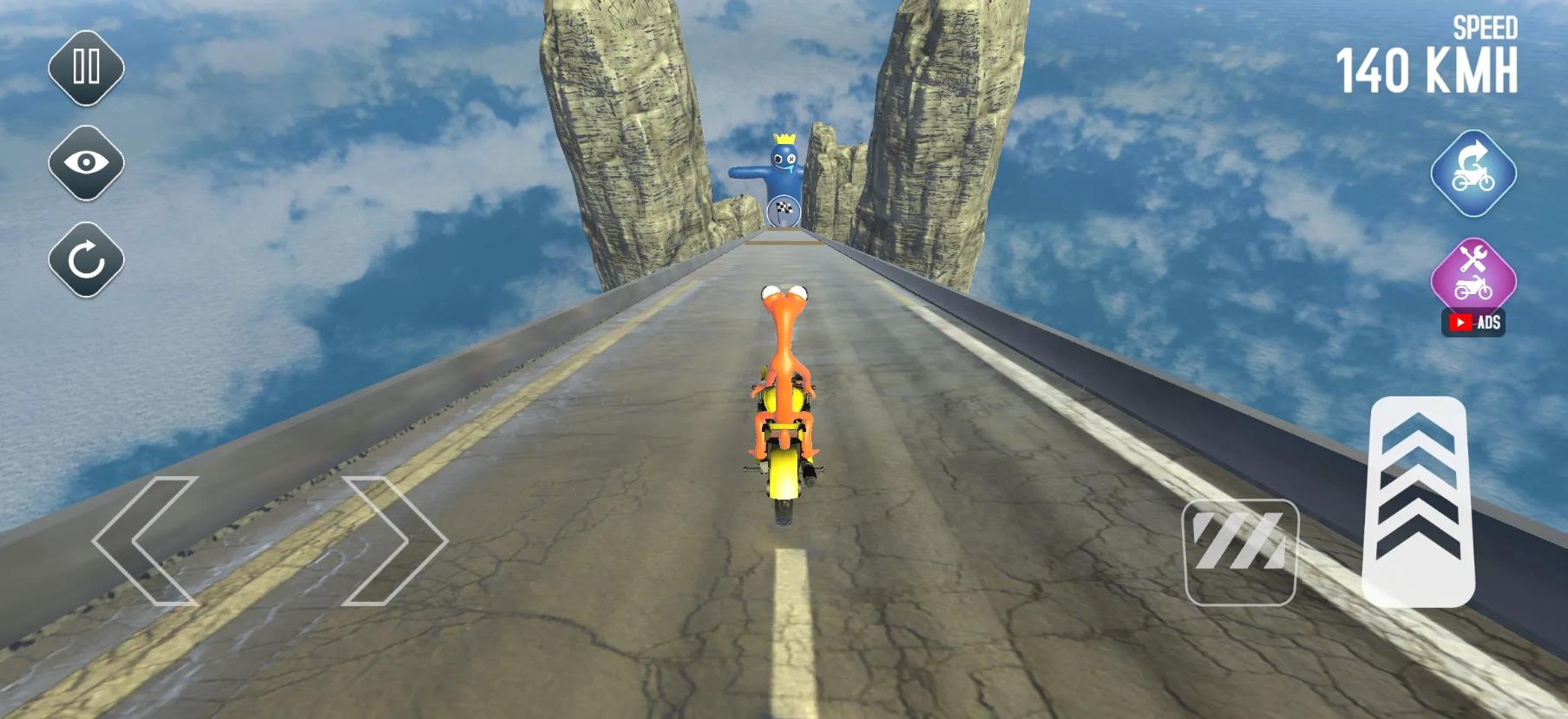
Task: Pause the game
Action: point(86,68)
